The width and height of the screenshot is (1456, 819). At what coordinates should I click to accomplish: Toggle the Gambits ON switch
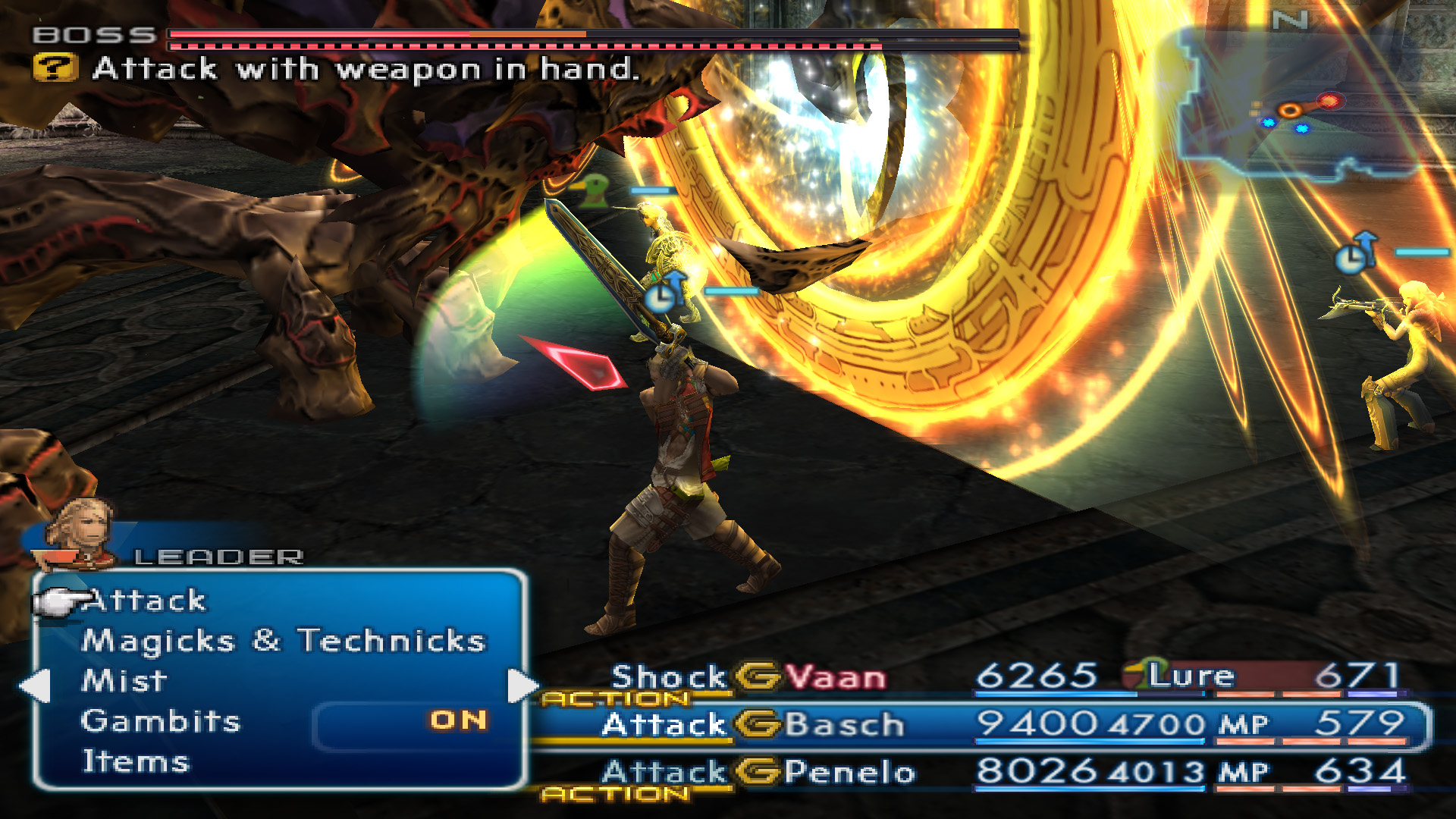(458, 720)
